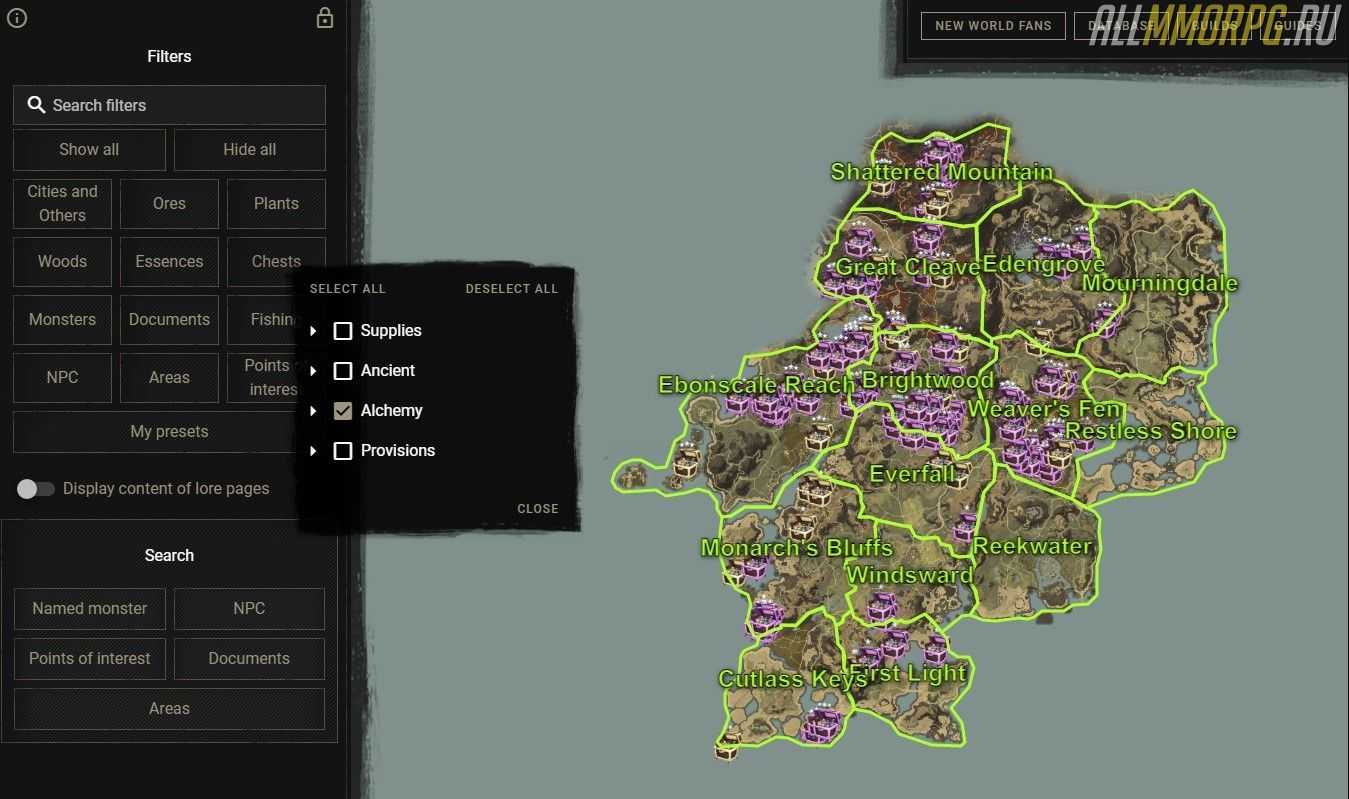Choose the Essences filter category
1349x799 pixels.
pos(169,261)
